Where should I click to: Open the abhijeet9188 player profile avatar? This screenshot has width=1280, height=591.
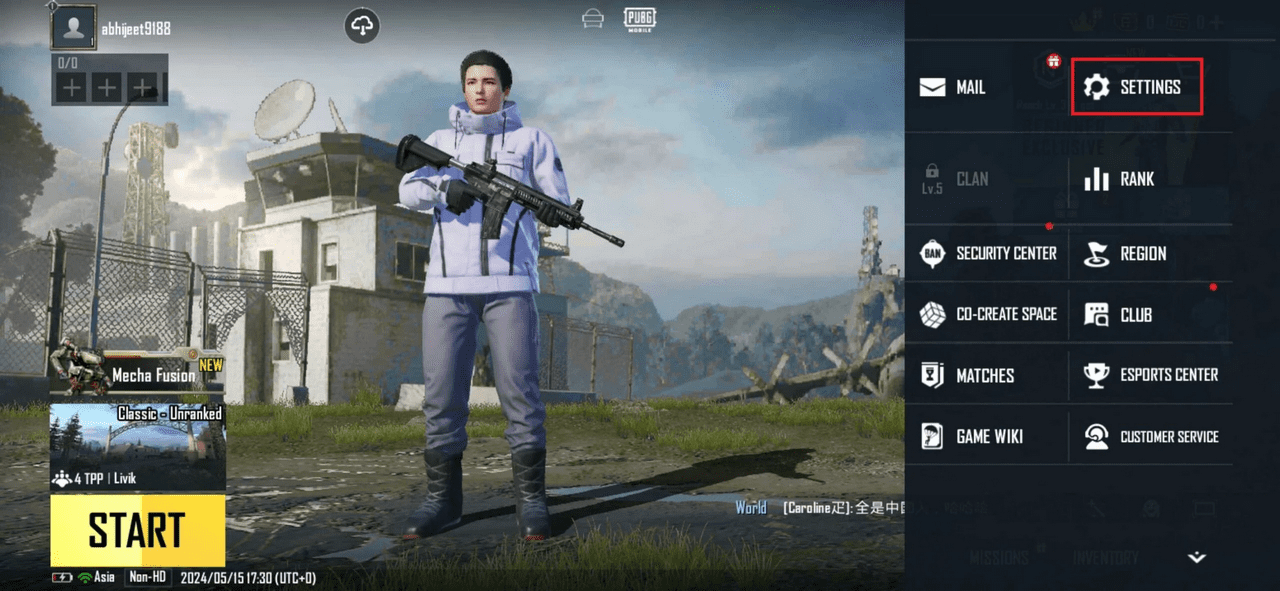coord(73,28)
